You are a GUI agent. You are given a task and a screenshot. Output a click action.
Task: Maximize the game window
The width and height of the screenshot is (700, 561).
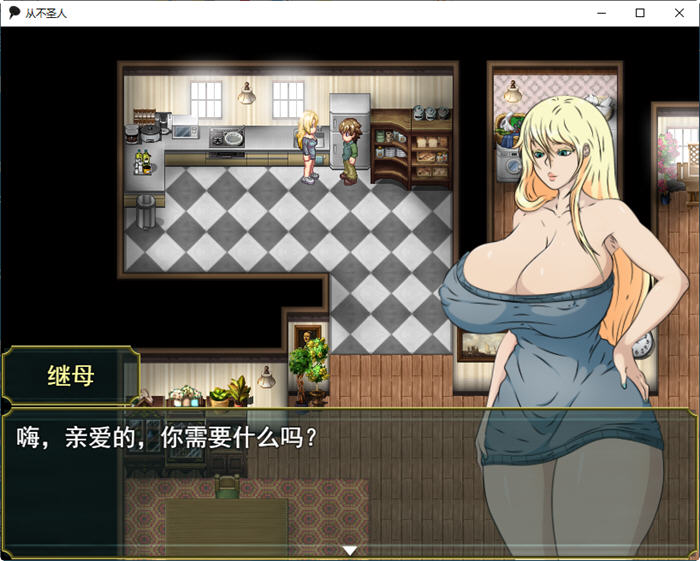[640, 13]
